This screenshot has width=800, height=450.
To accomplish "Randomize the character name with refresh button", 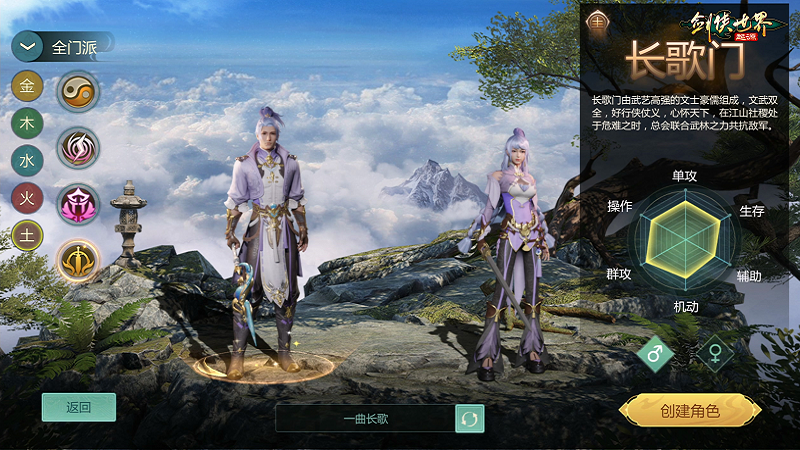I will pos(469,418).
